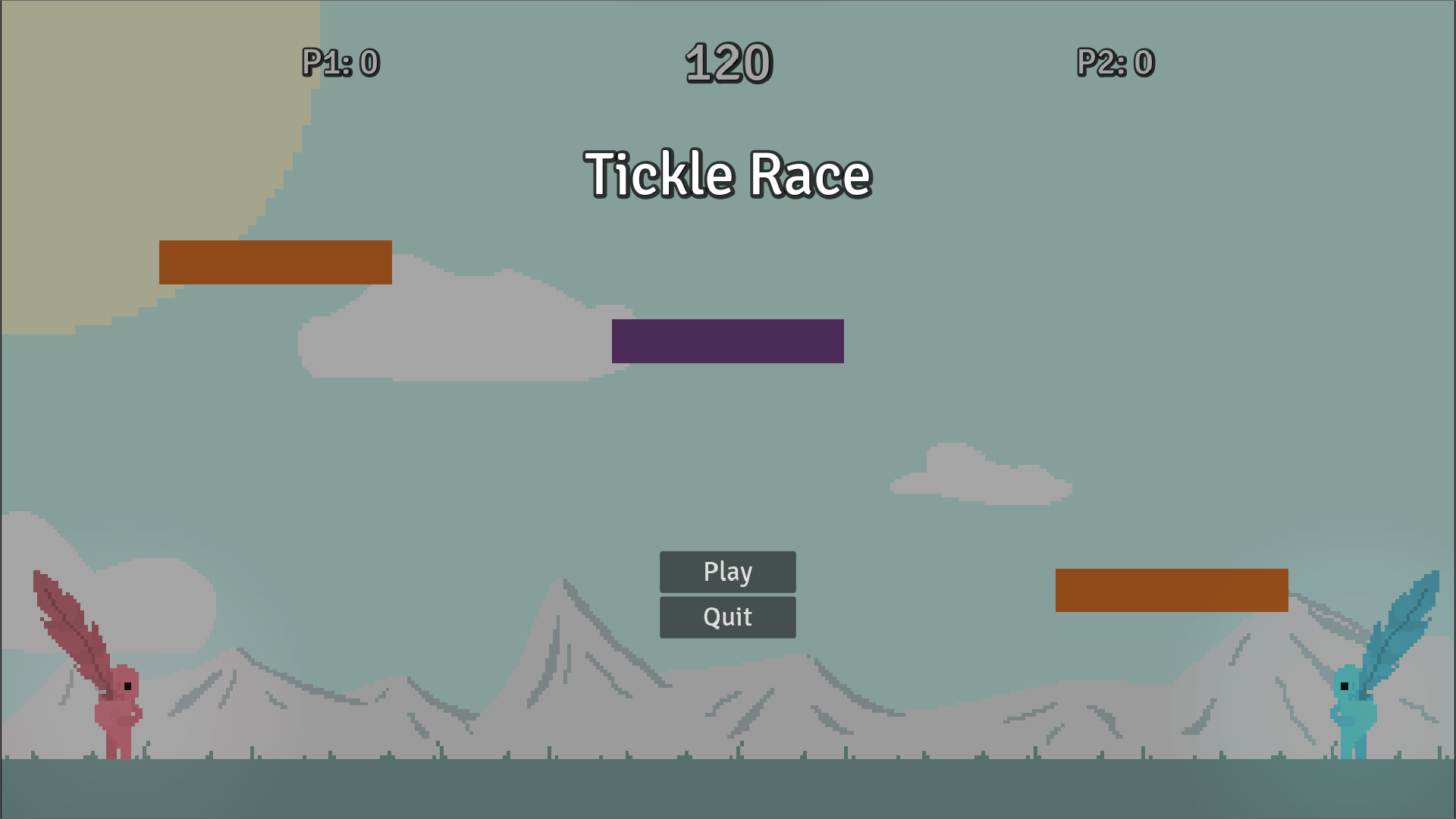This screenshot has width=1456, height=819.
Task: Click the Quit button
Action: (x=727, y=617)
